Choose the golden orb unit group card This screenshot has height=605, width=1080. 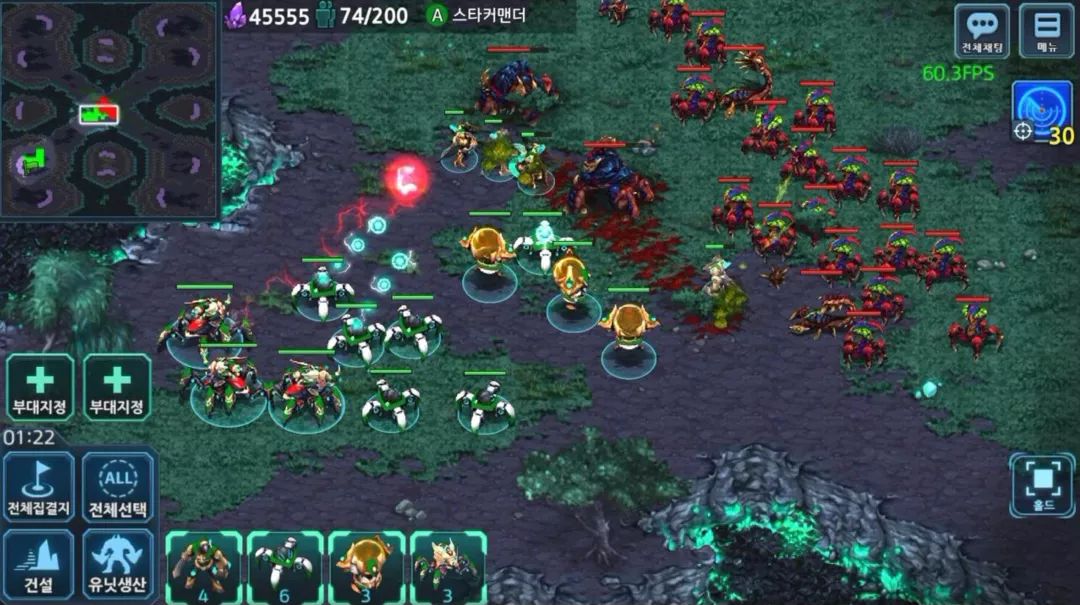pos(366,567)
